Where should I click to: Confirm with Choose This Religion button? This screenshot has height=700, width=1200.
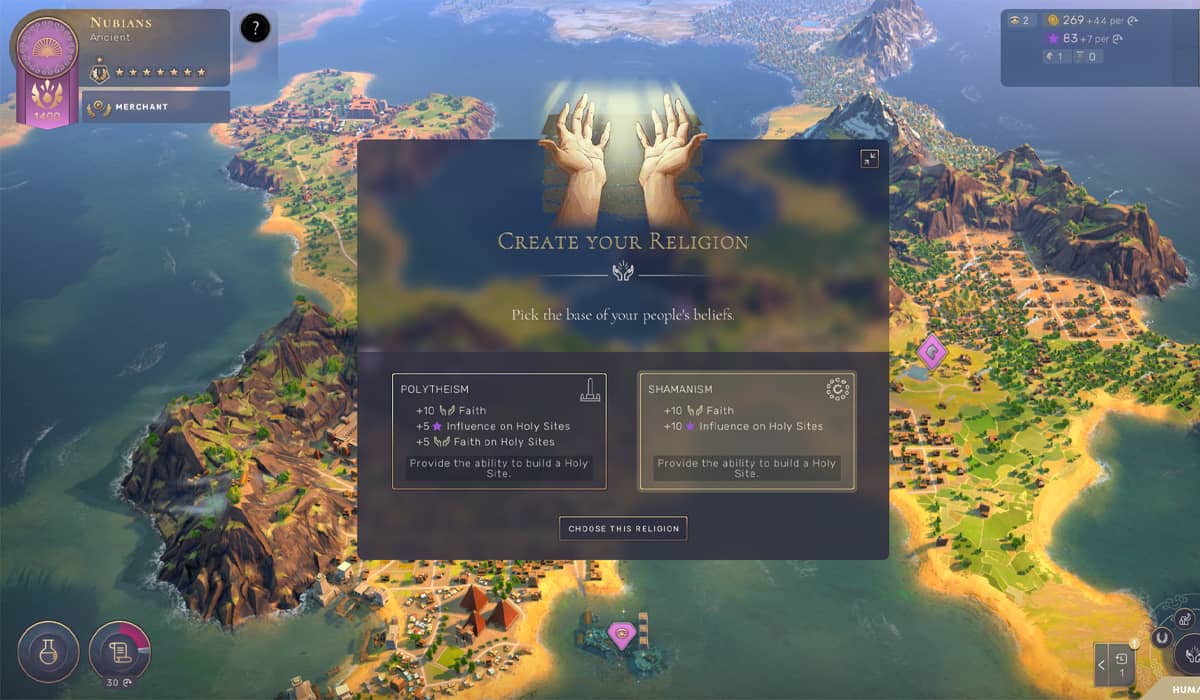point(623,528)
